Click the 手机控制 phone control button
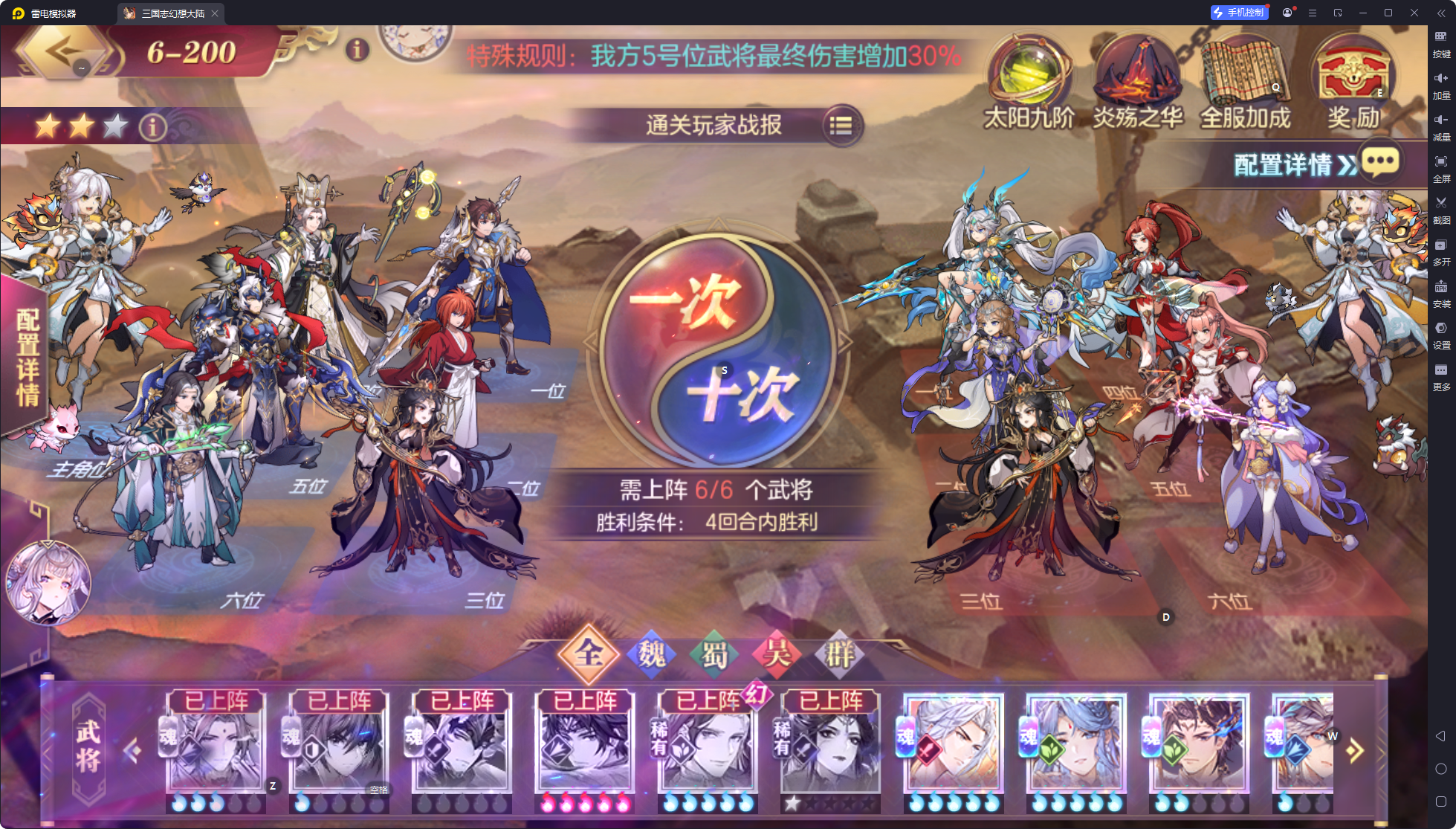Image resolution: width=1456 pixels, height=829 pixels. (x=1240, y=12)
